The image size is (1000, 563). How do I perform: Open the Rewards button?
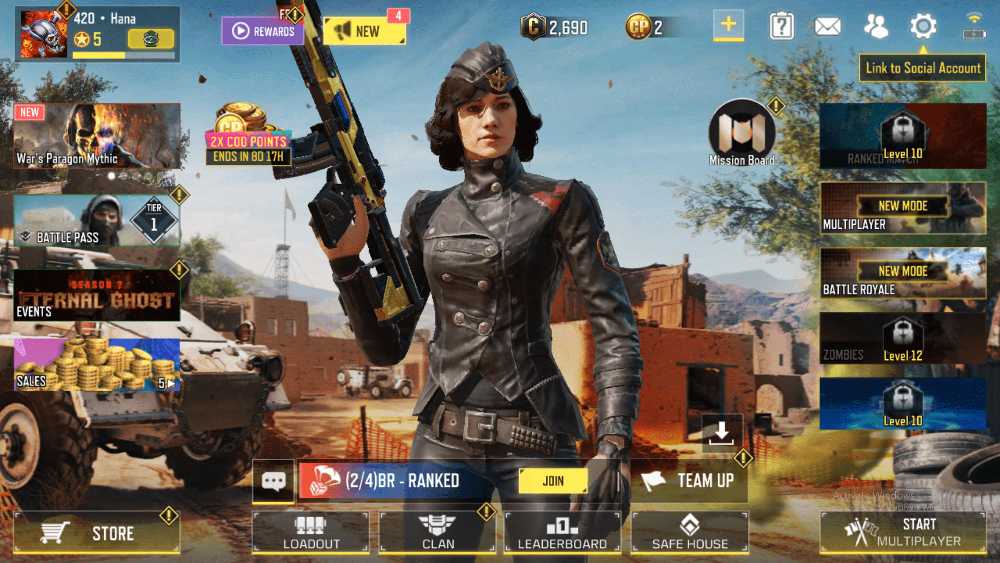(263, 31)
